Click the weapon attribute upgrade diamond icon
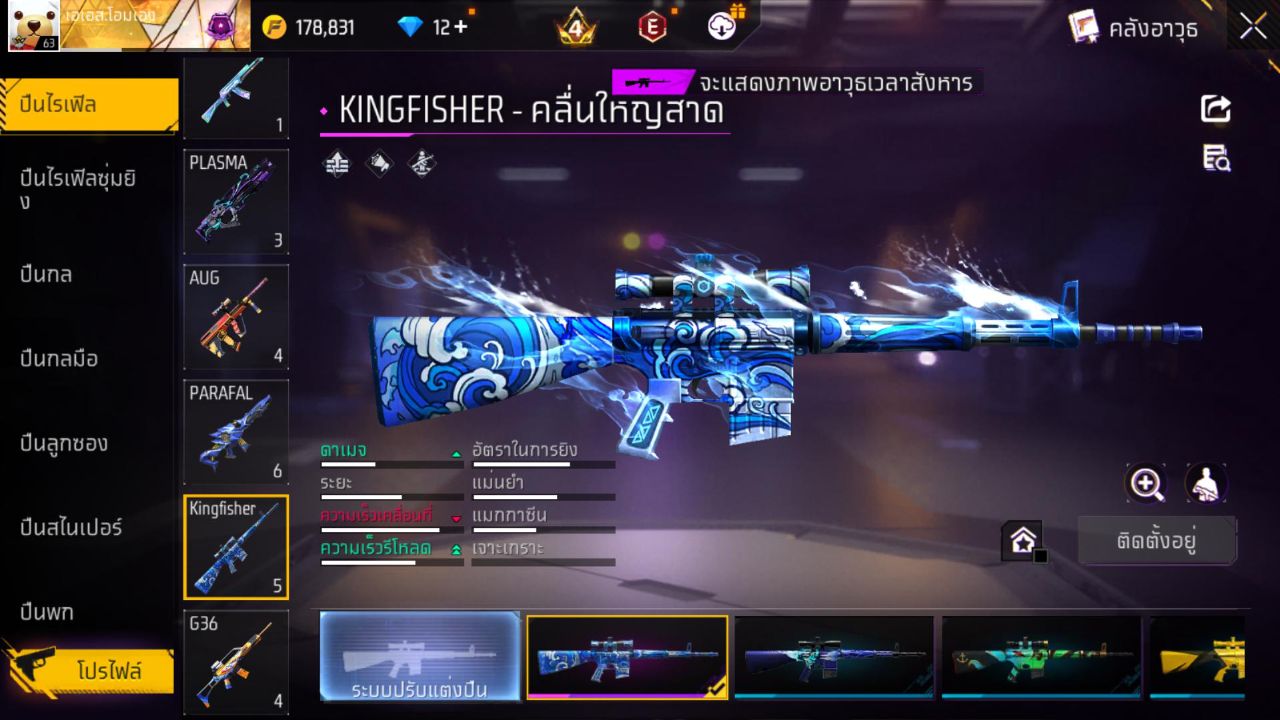This screenshot has height=720, width=1280. coord(336,164)
